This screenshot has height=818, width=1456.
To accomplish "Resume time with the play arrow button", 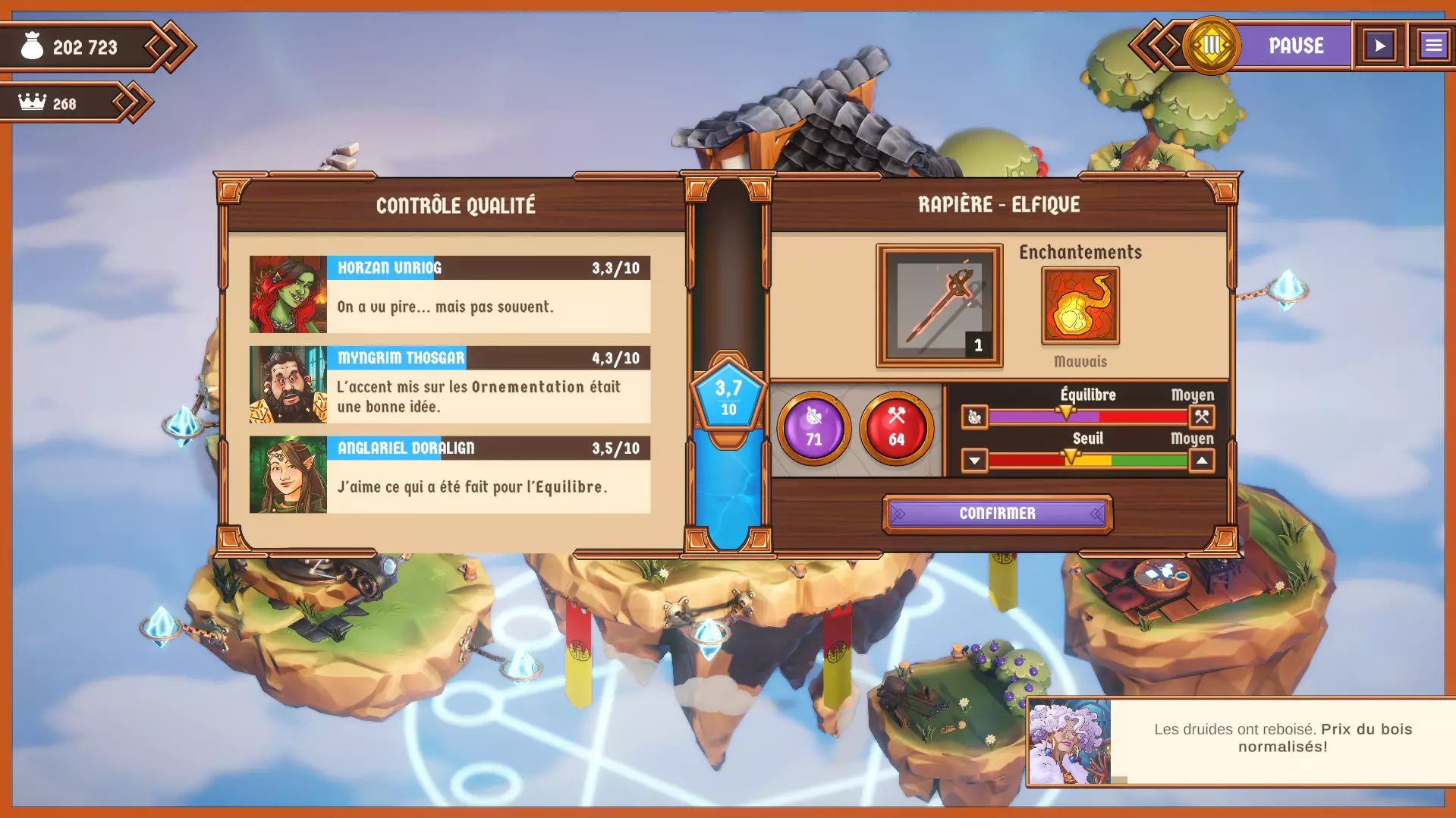I will pyautogui.click(x=1379, y=46).
